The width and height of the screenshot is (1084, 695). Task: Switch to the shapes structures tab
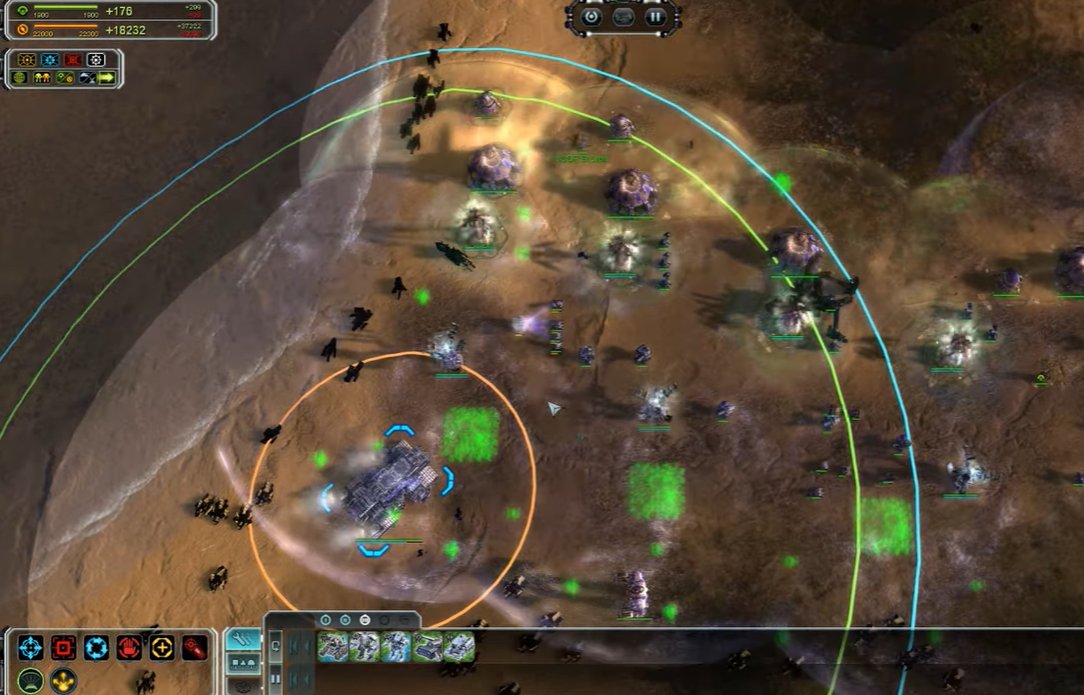[242, 662]
